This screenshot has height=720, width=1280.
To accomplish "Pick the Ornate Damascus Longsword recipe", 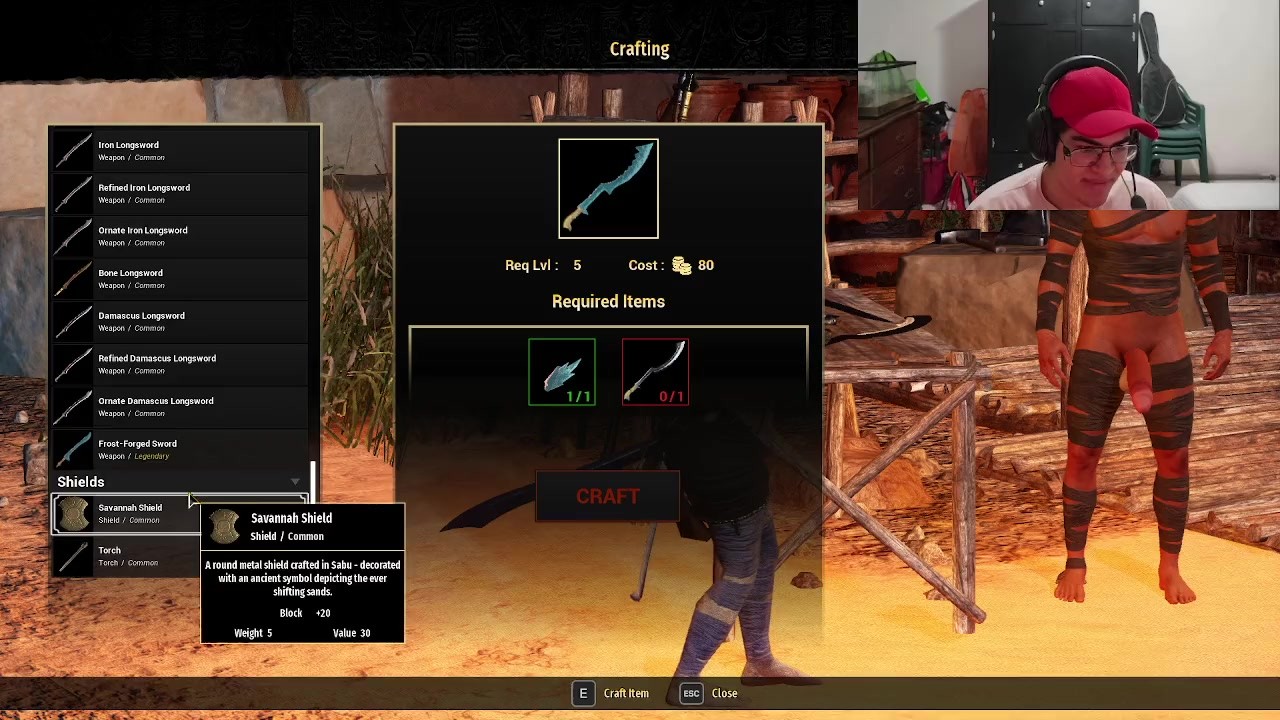I will click(180, 406).
